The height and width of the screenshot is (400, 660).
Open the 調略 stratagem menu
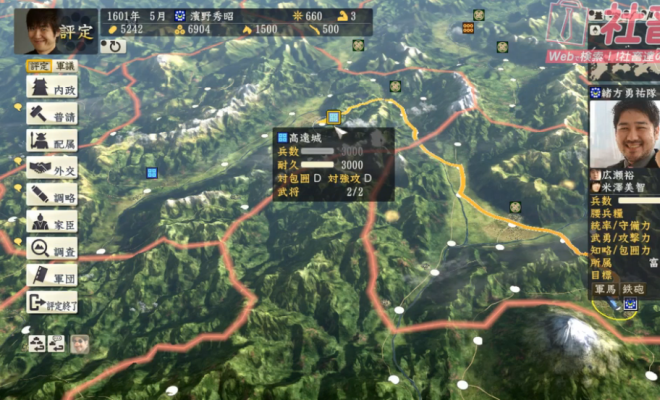[x=52, y=197]
